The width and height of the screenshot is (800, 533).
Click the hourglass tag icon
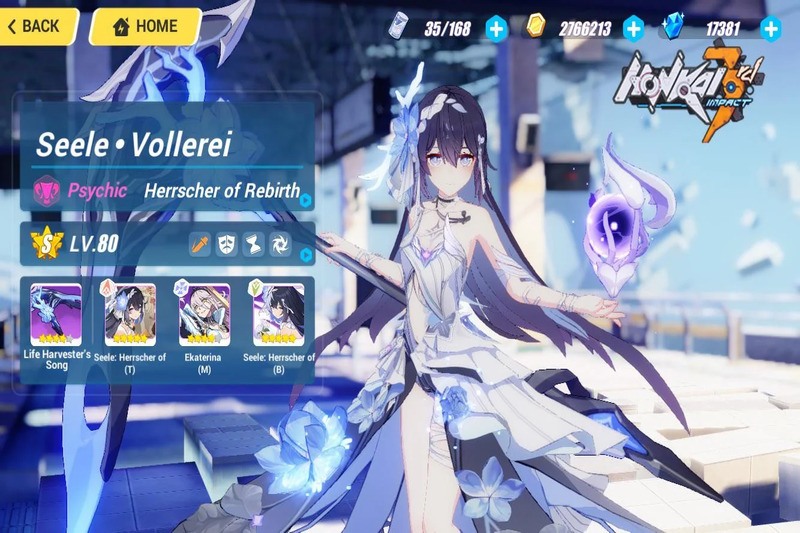[254, 244]
